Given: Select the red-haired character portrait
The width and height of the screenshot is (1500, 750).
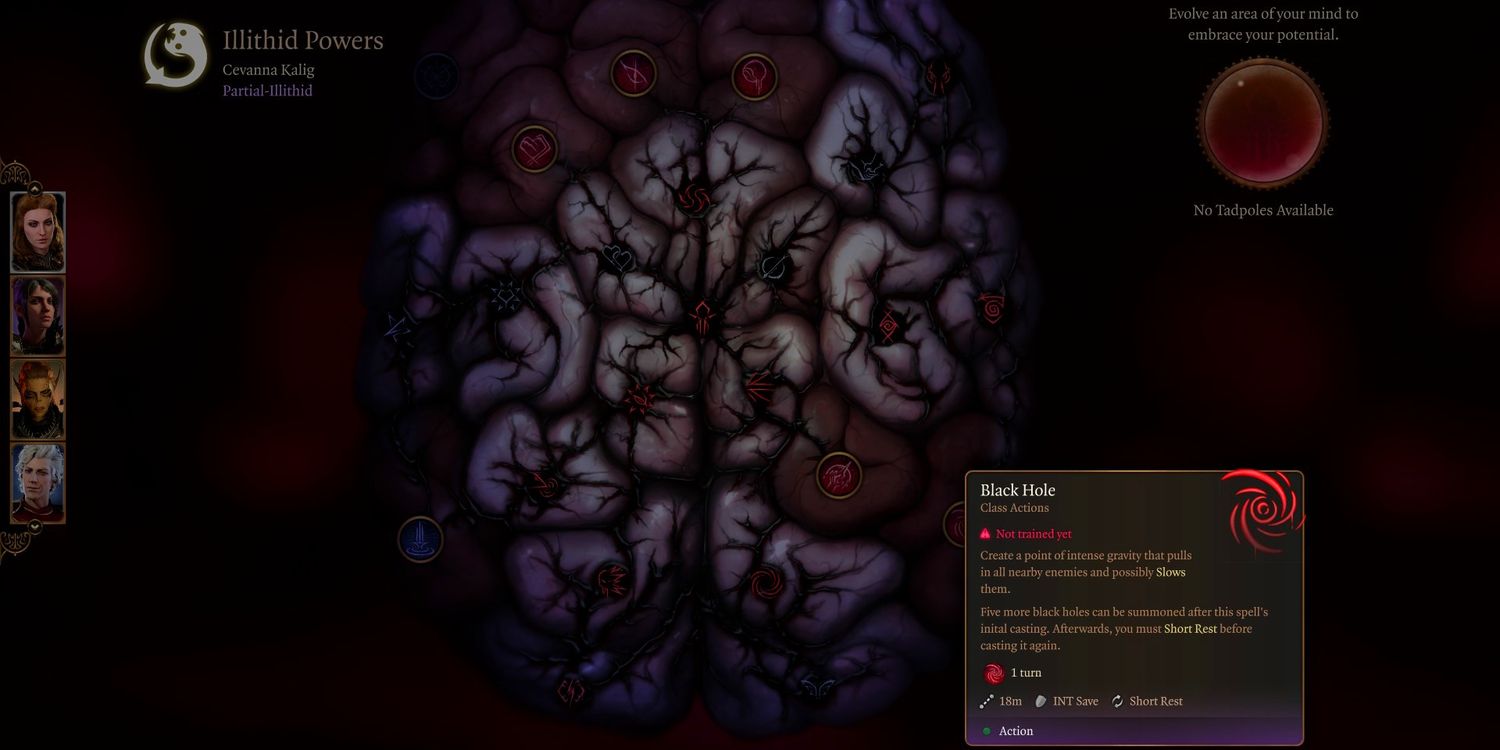Looking at the screenshot, I should (x=38, y=232).
